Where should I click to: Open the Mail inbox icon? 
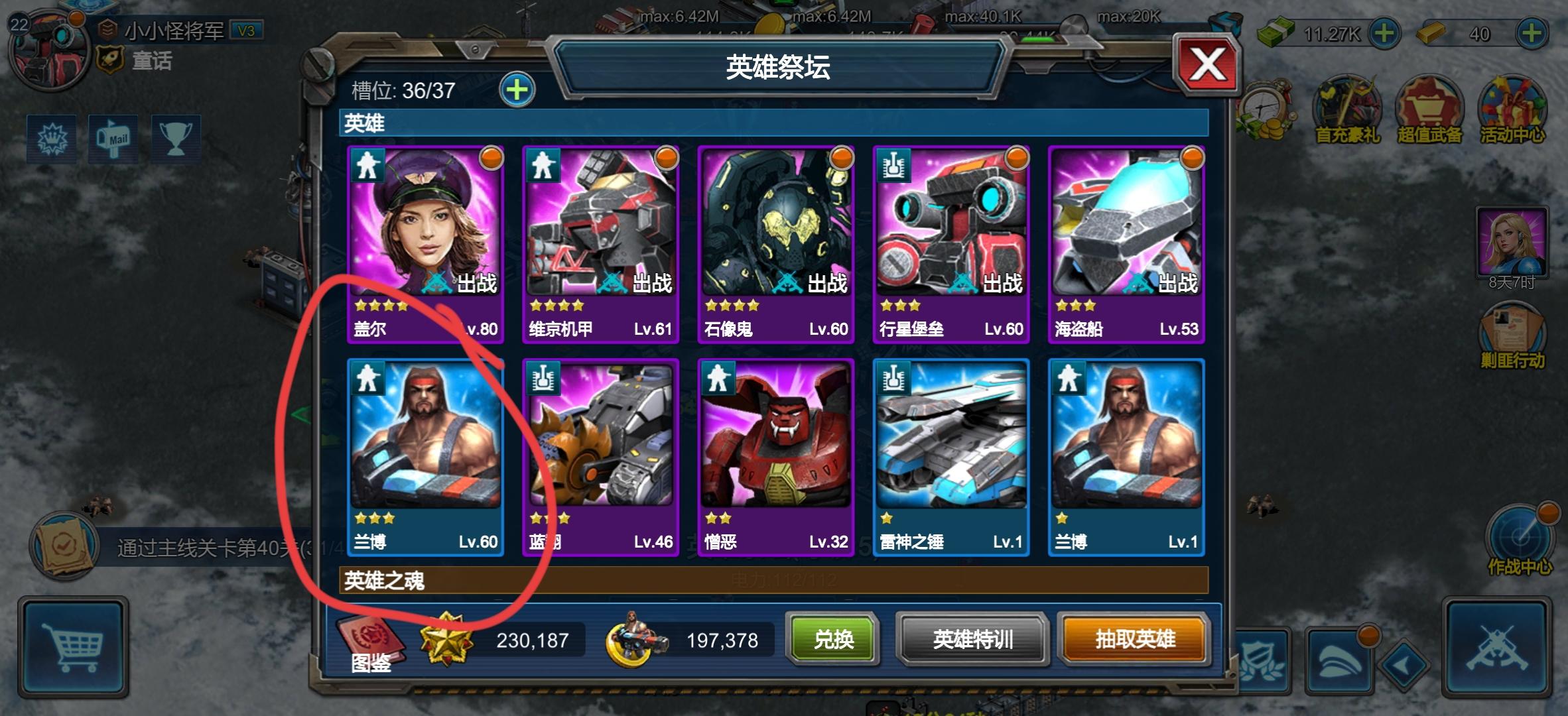point(113,139)
